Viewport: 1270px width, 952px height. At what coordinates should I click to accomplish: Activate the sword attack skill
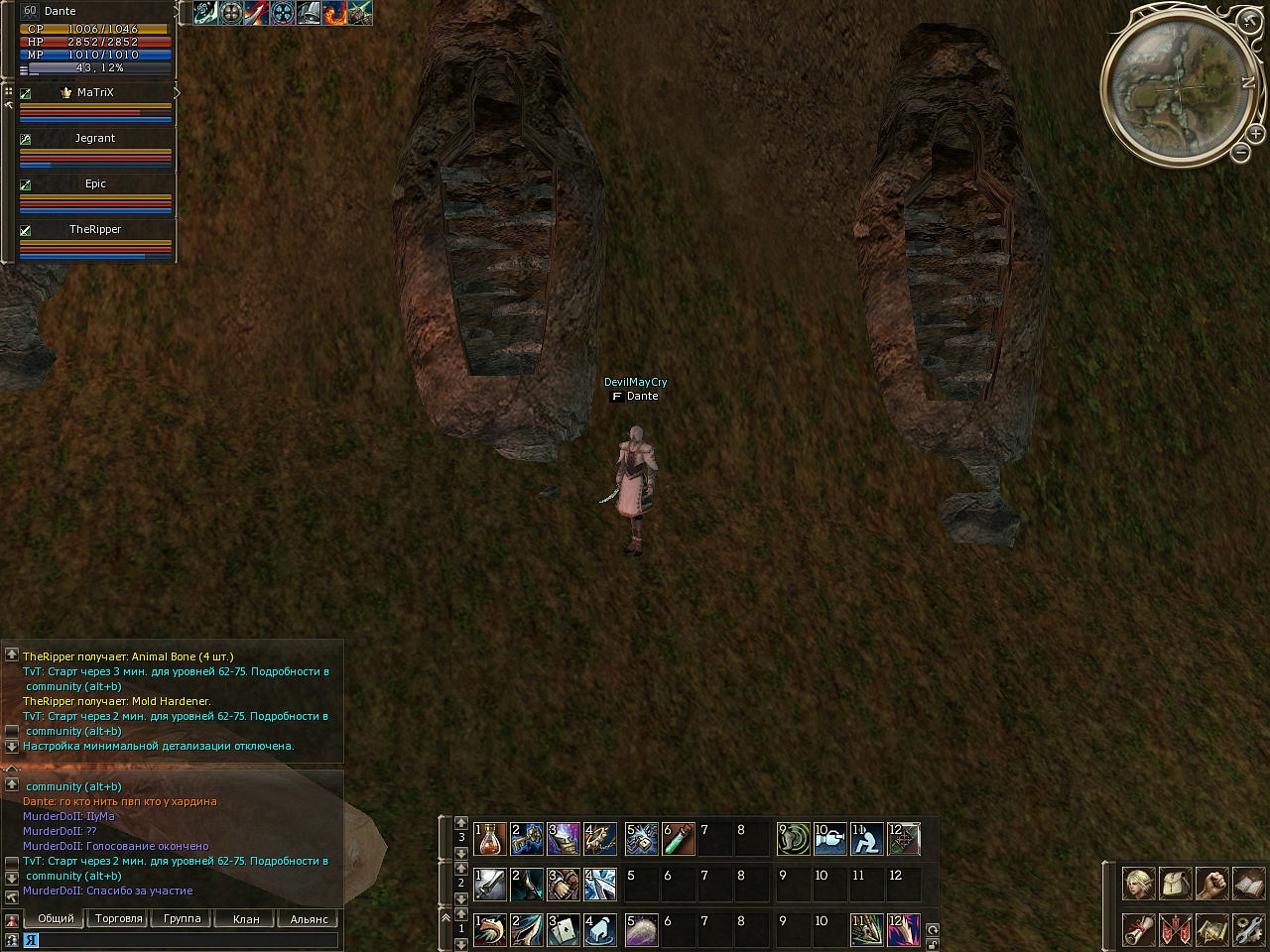tap(490, 885)
